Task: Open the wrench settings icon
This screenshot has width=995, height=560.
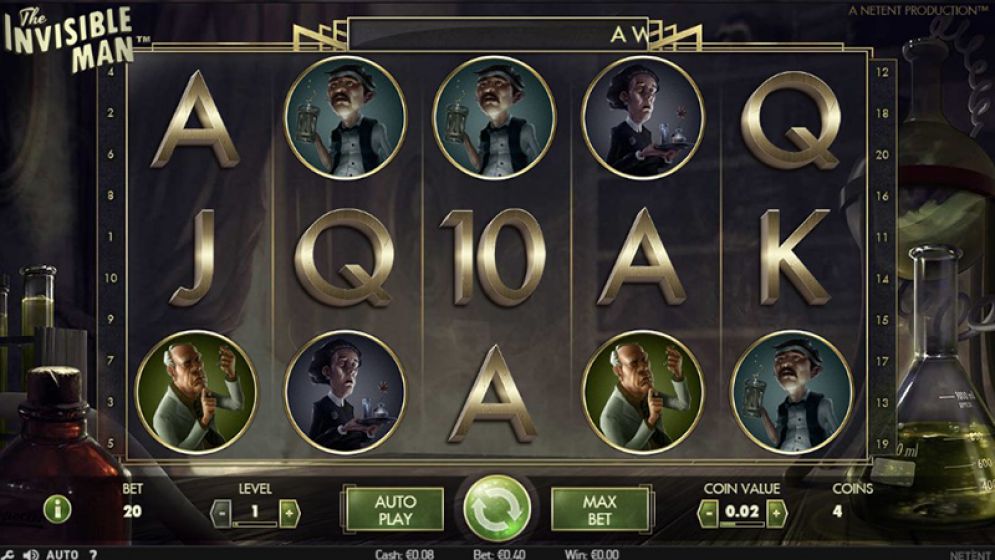Action: pos(8,554)
